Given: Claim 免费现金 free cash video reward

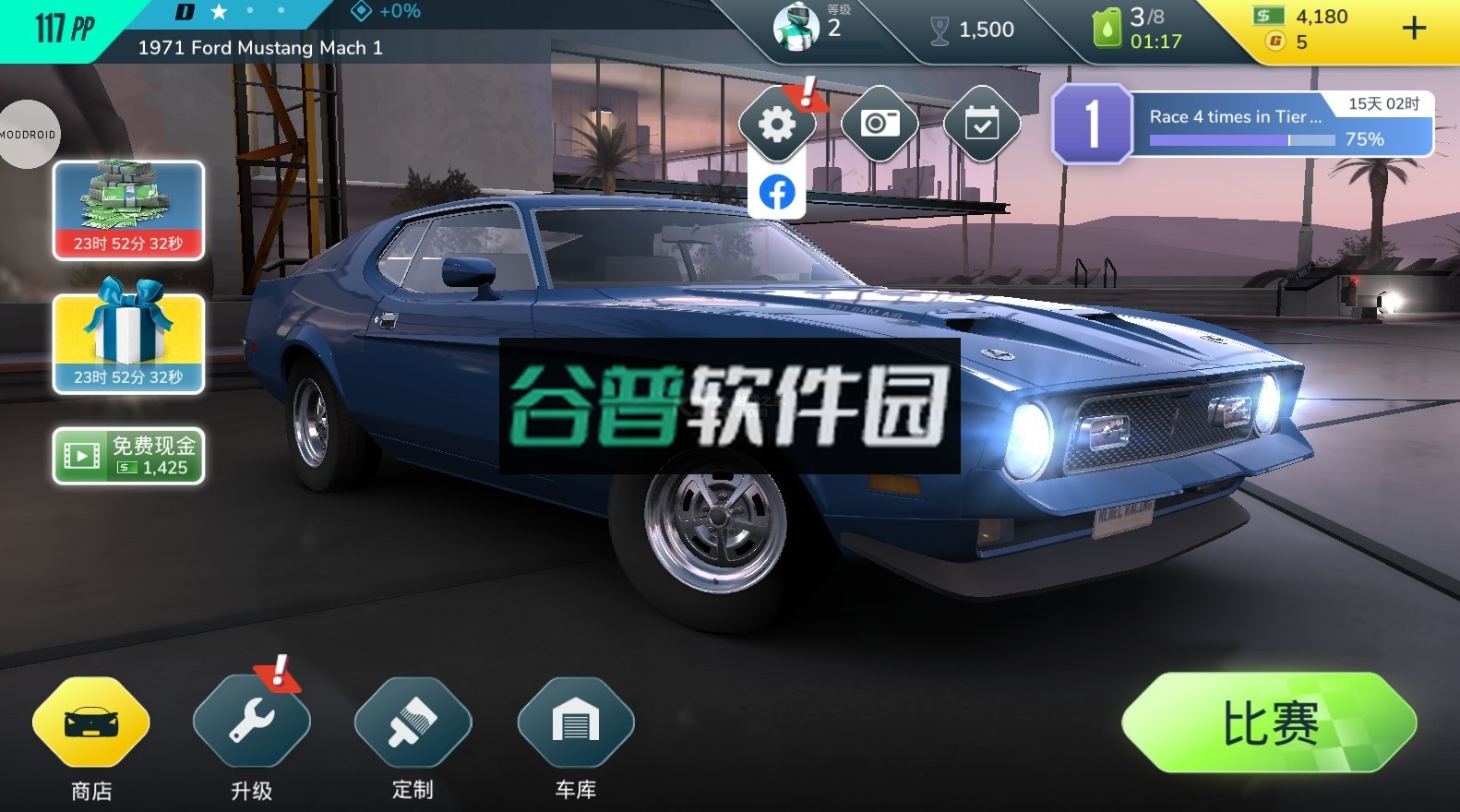Looking at the screenshot, I should pyautogui.click(x=128, y=454).
